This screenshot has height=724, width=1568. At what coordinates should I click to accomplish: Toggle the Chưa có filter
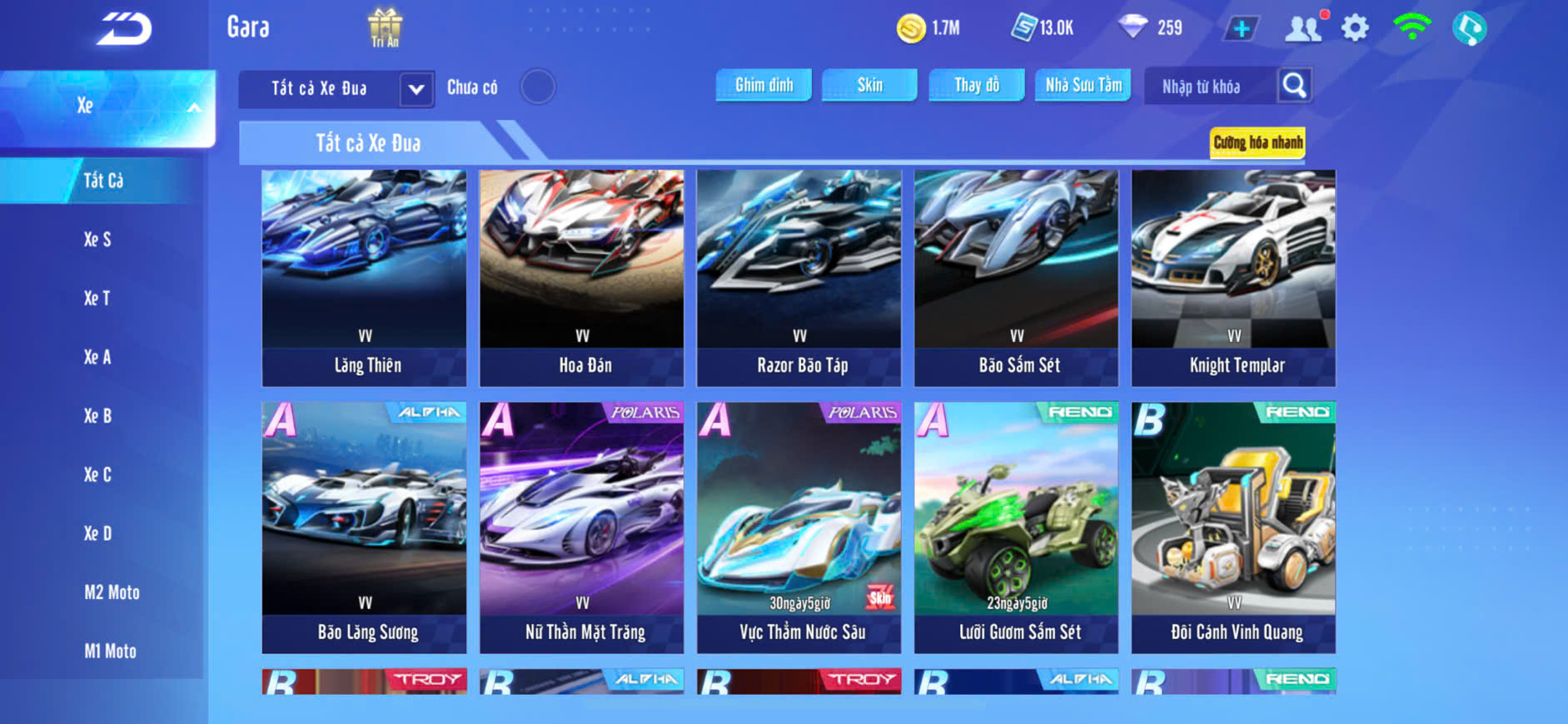click(538, 87)
